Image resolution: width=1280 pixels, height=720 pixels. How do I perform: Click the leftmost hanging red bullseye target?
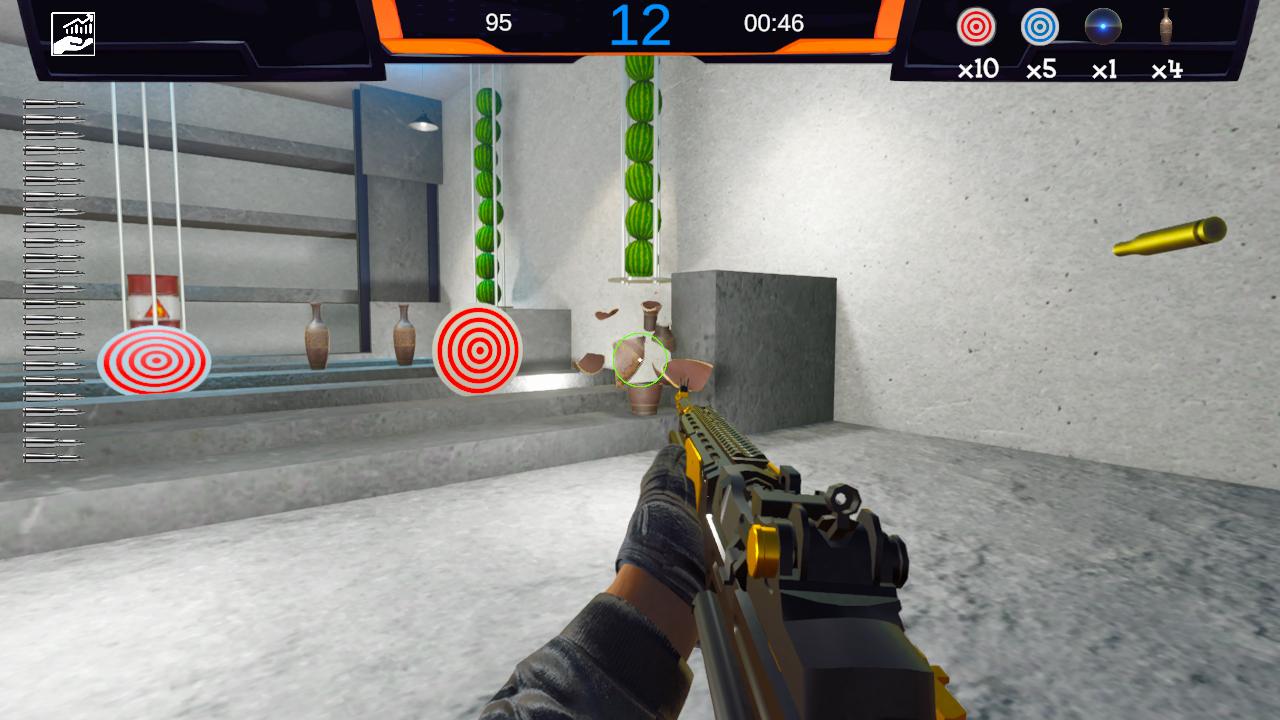point(155,360)
